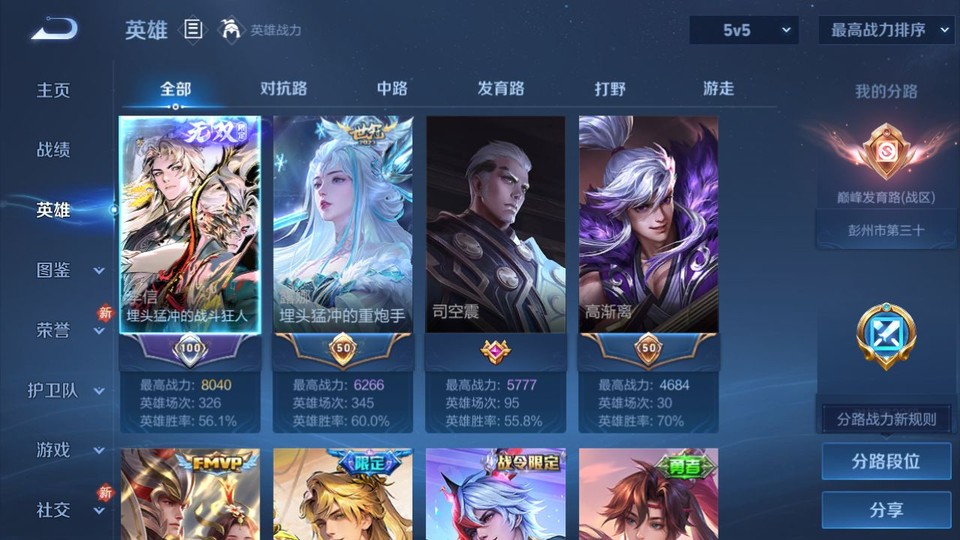Open the 5v5 mode dropdown

click(x=743, y=31)
